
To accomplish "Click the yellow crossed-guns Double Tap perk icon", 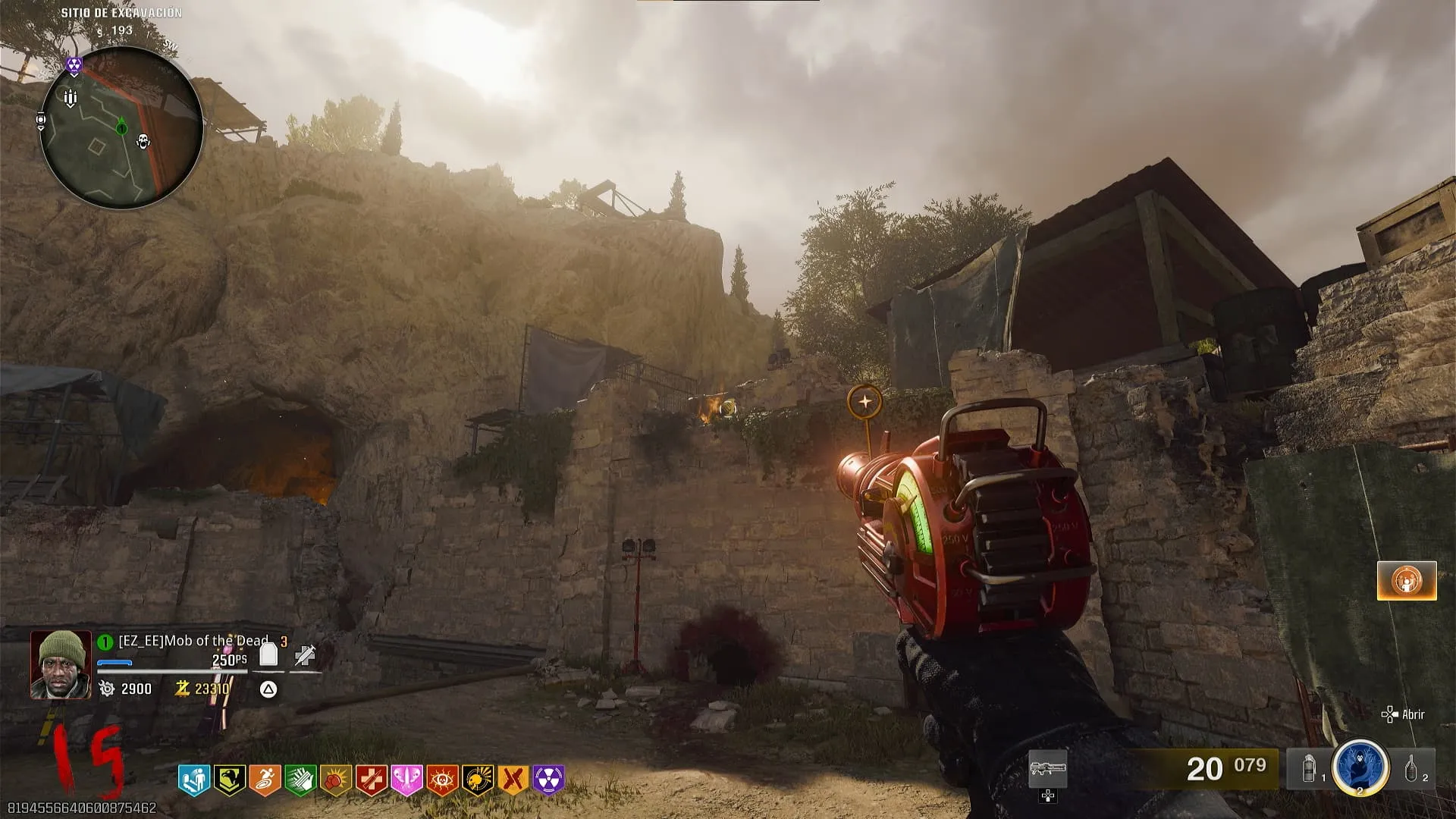I will pyautogui.click(x=513, y=780).
